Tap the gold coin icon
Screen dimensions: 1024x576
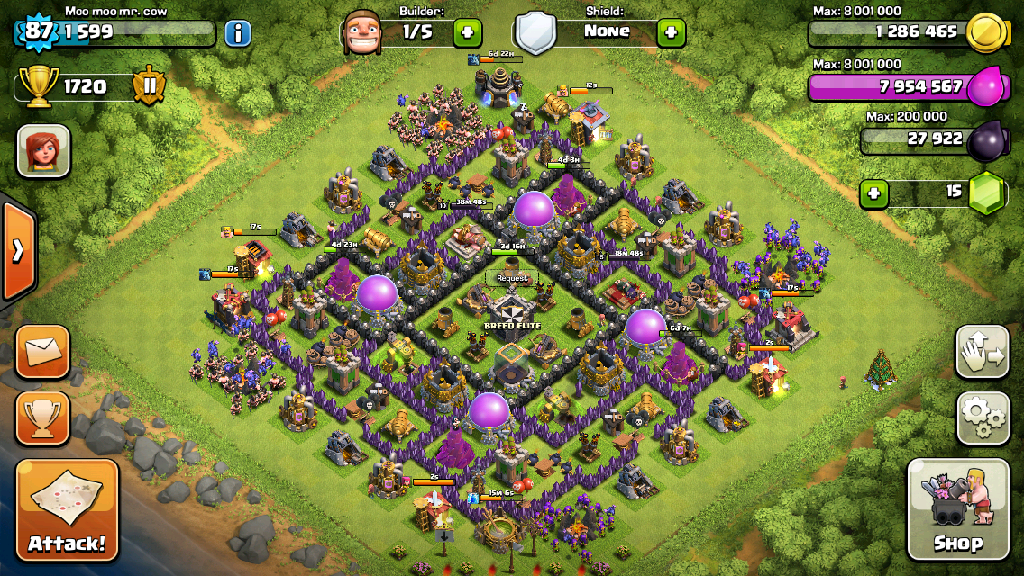pyautogui.click(x=986, y=31)
